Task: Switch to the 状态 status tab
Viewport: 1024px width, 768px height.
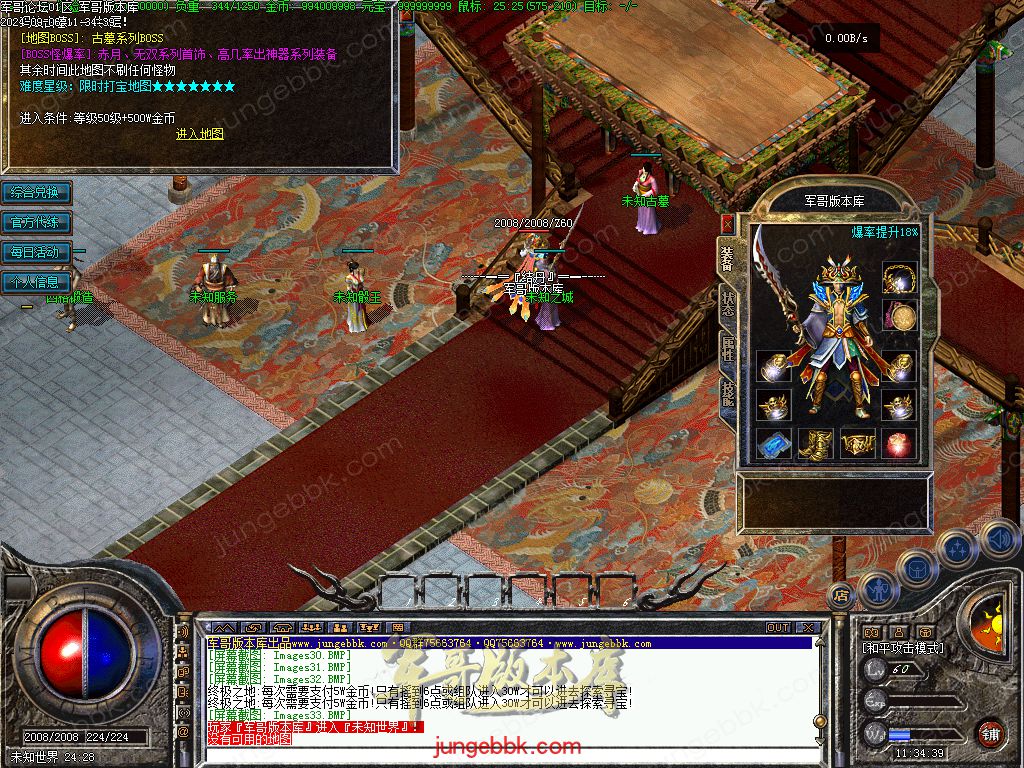Action: click(727, 305)
